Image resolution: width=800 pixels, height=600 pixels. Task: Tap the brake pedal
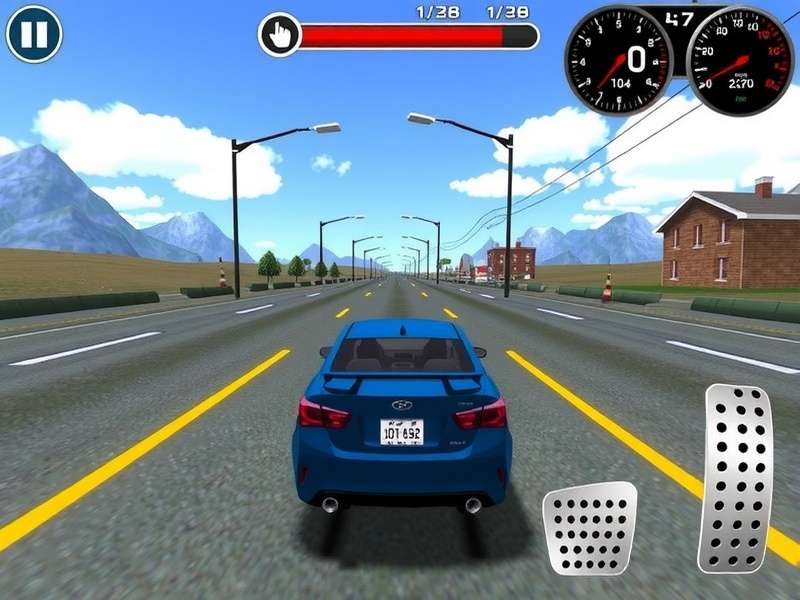tap(590, 528)
